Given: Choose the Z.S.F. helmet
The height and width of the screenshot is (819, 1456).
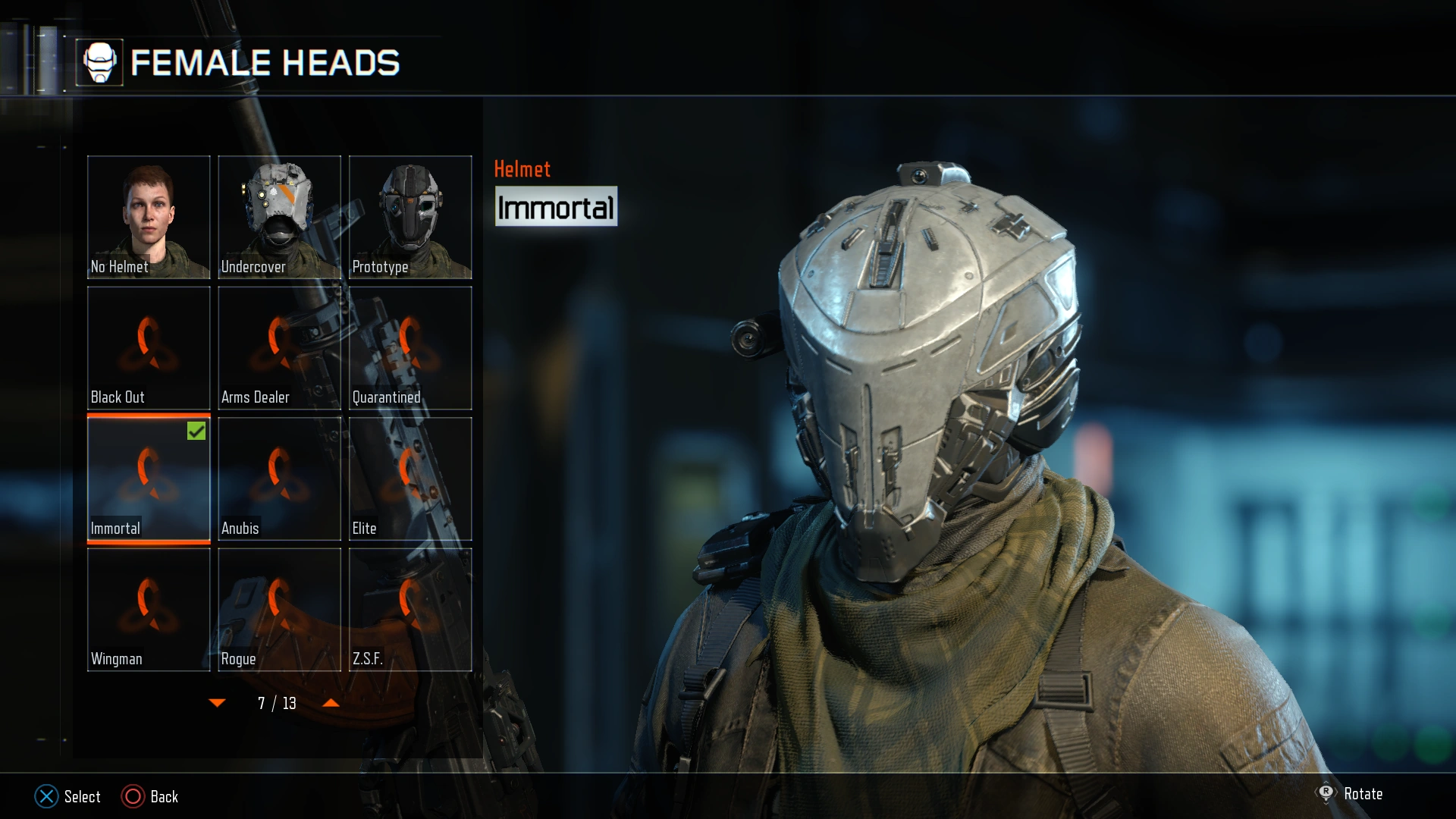Looking at the screenshot, I should click(410, 609).
